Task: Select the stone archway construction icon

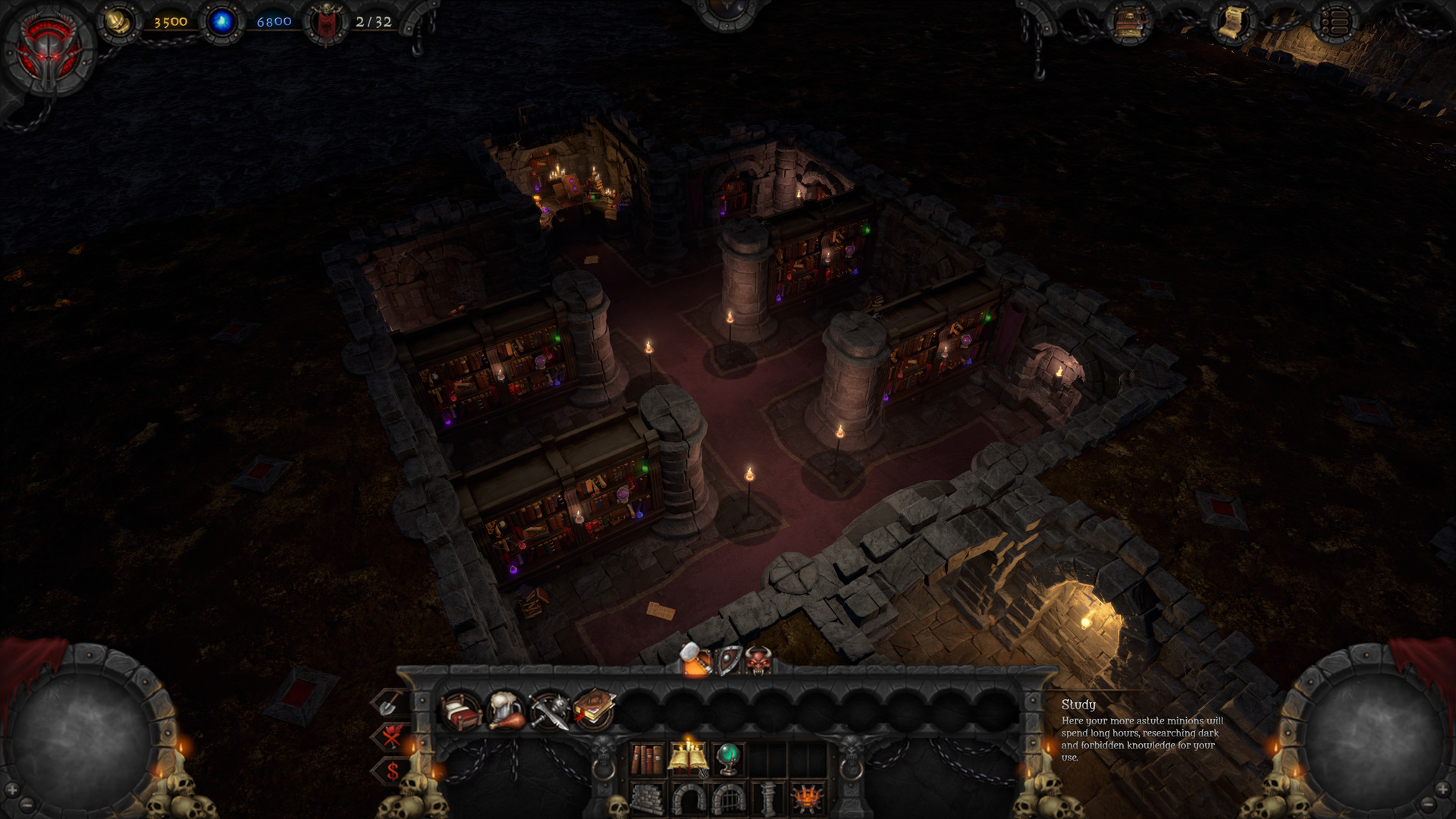Action: [x=687, y=799]
